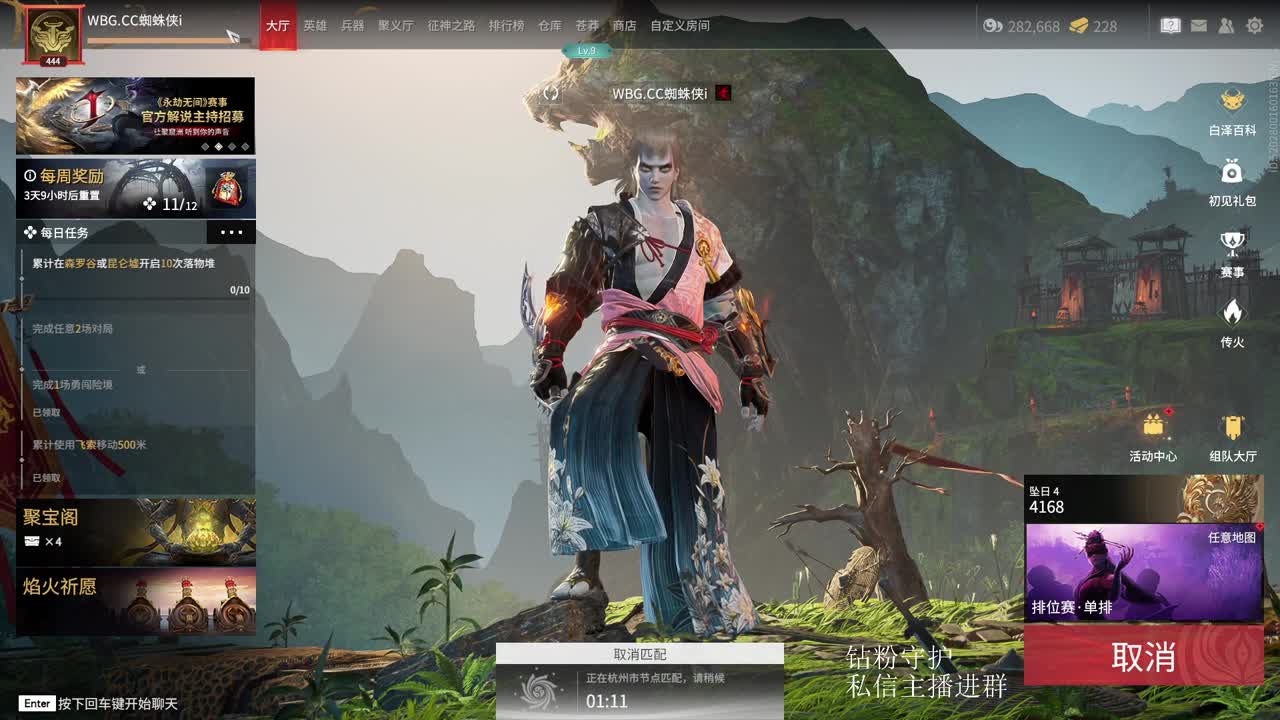This screenshot has width=1280, height=720.
Task: Open the 焰火祈愿 wish panel
Action: (x=135, y=598)
